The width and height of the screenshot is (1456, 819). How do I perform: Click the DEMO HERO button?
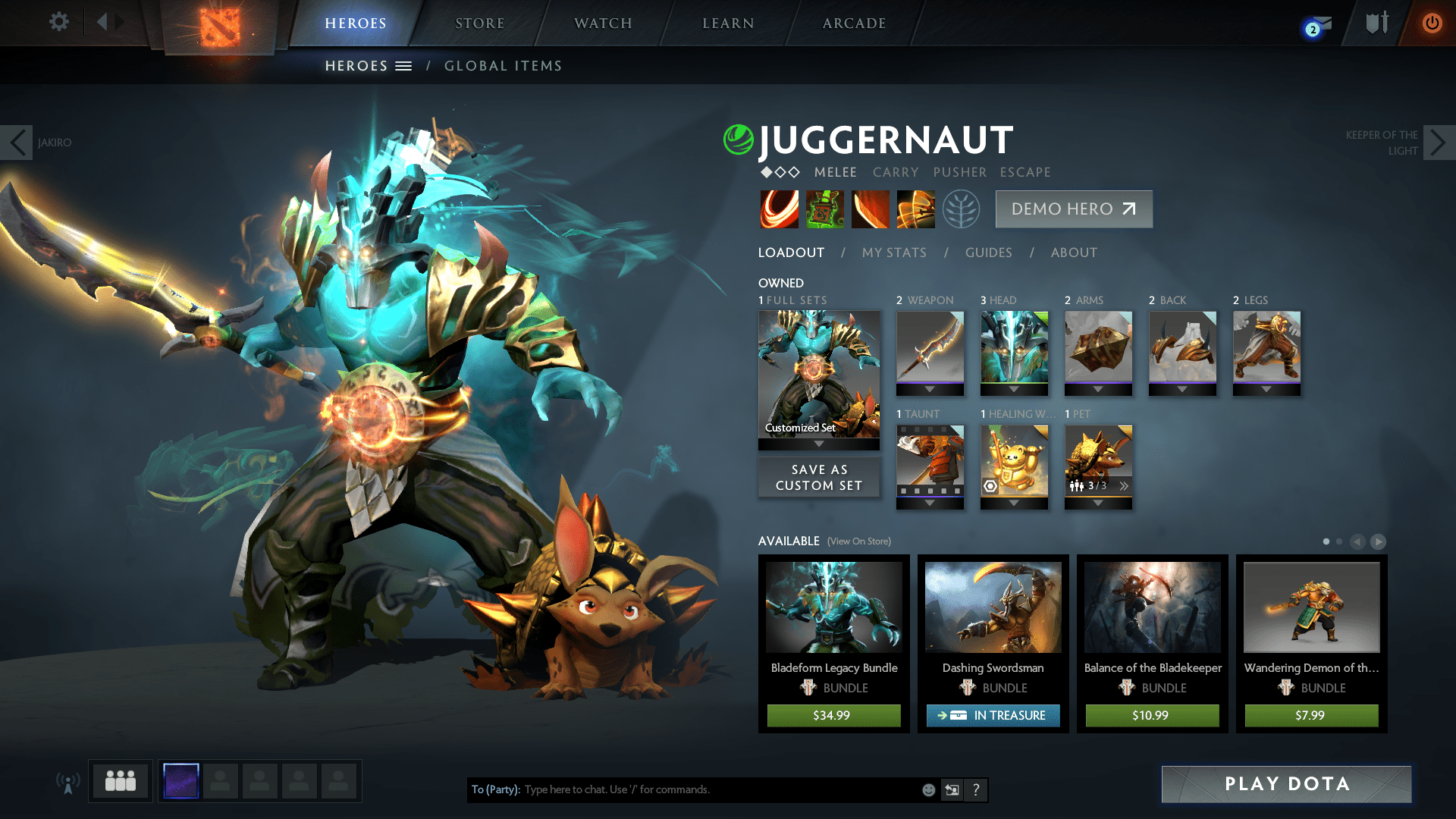click(x=1073, y=209)
